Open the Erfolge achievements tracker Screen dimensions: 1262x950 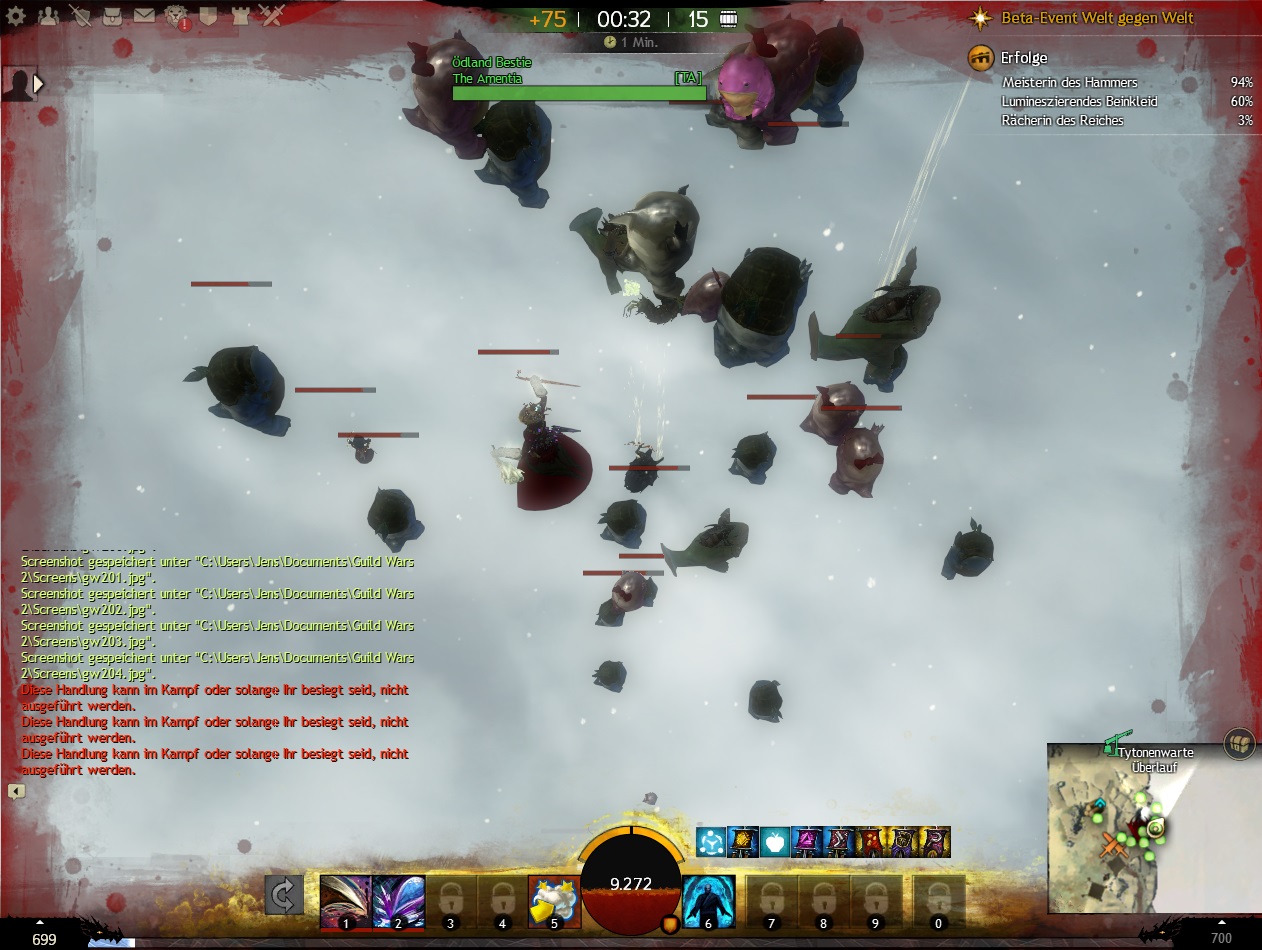click(x=1024, y=58)
